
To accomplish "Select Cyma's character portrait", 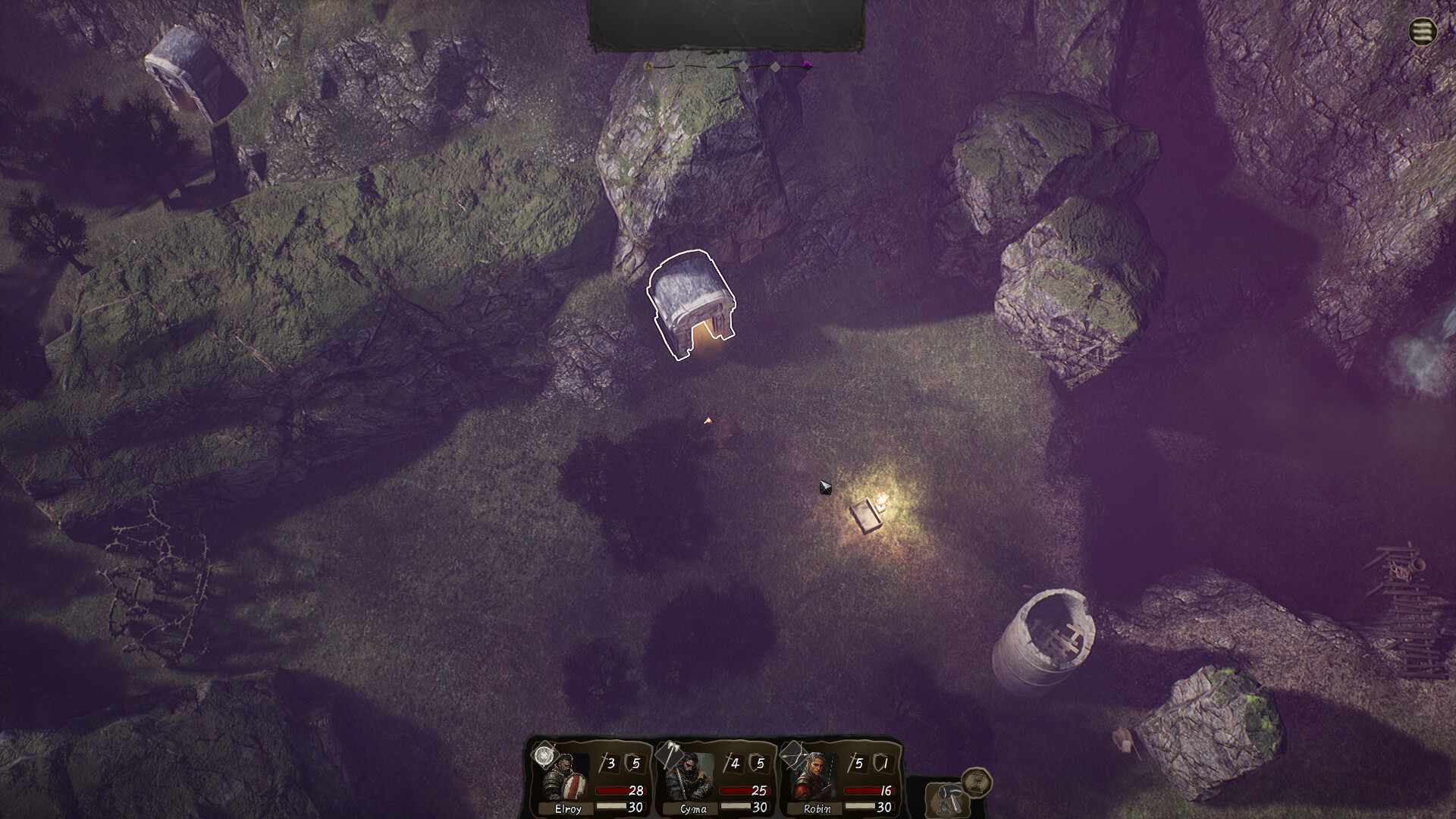I will pyautogui.click(x=693, y=780).
